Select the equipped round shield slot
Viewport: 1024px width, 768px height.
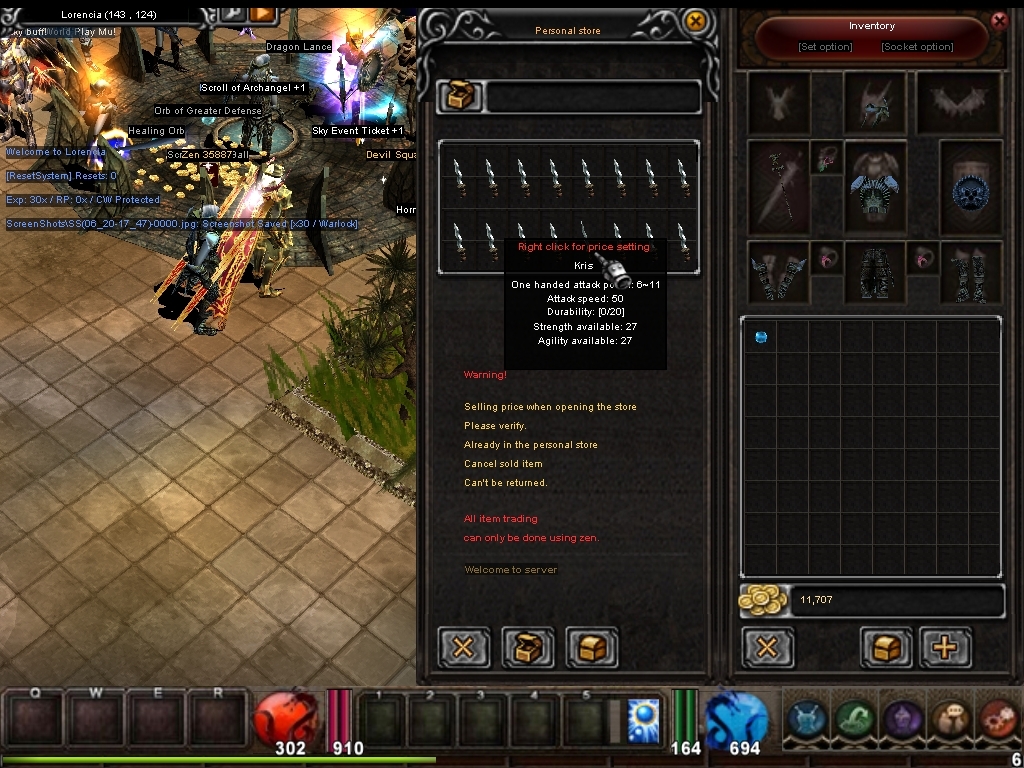(970, 188)
